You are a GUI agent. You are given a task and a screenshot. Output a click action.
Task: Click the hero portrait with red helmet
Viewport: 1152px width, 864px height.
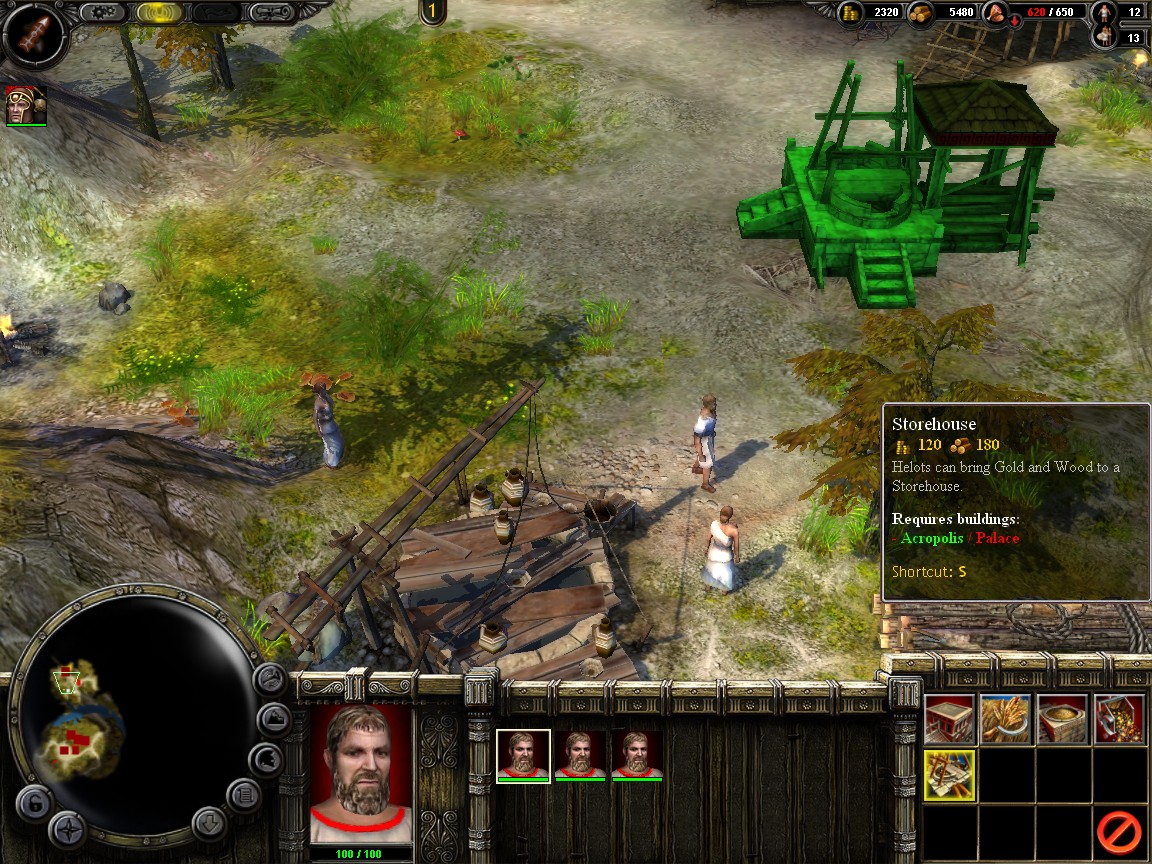pos(25,105)
